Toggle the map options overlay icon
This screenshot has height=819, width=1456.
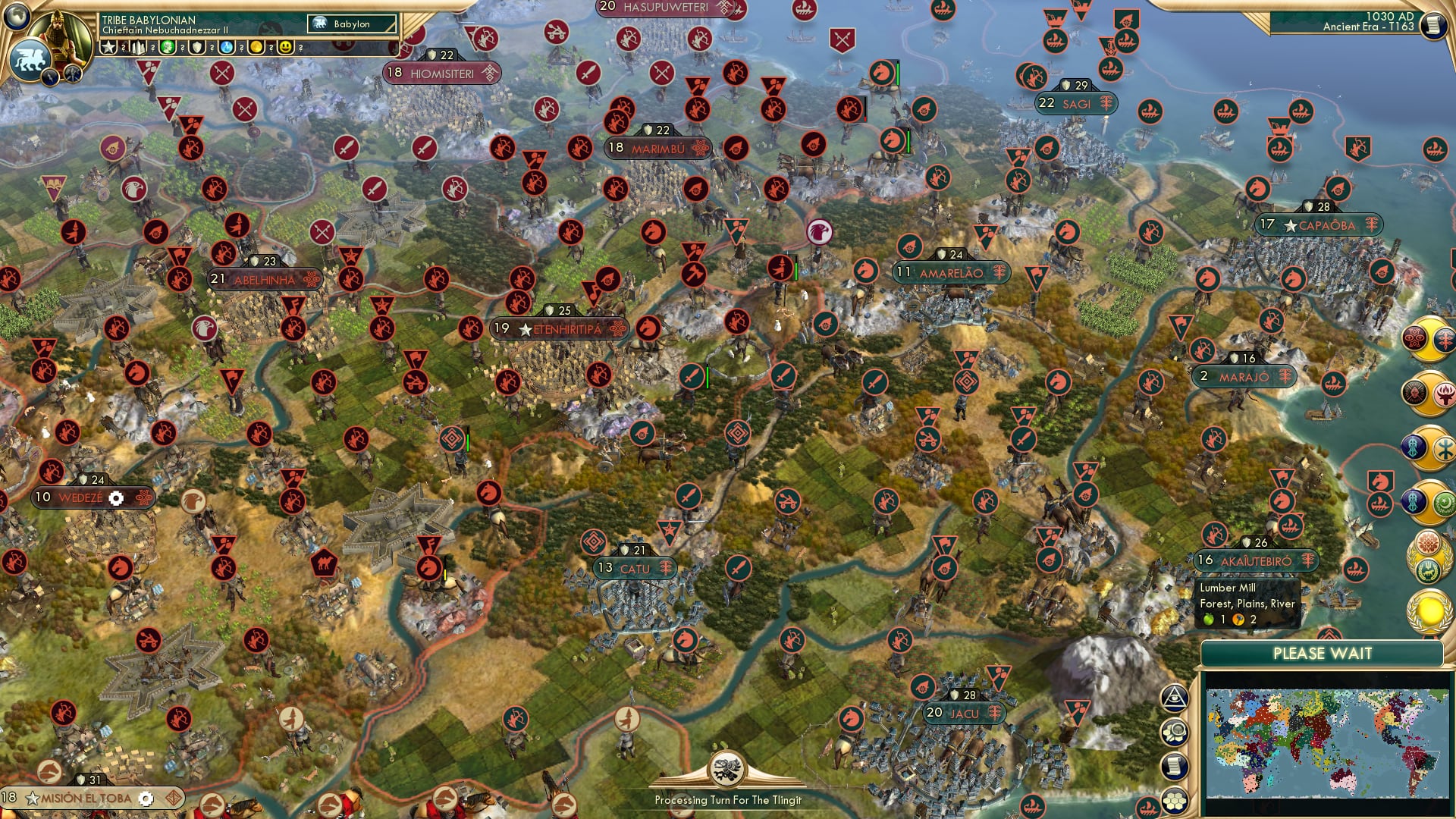point(1176,732)
